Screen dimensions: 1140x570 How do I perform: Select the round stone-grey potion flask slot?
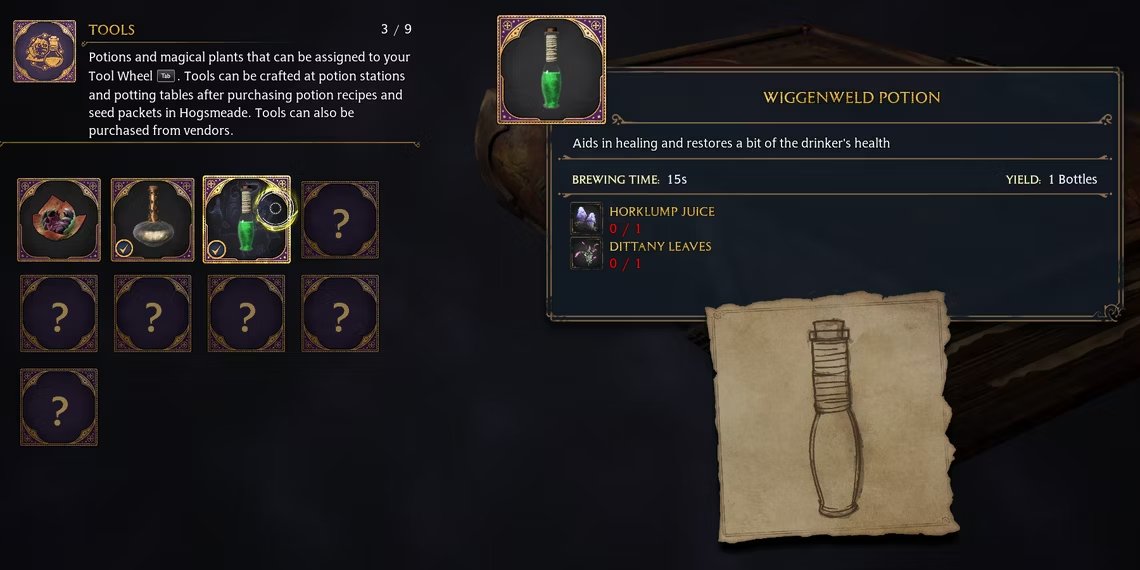pyautogui.click(x=152, y=220)
